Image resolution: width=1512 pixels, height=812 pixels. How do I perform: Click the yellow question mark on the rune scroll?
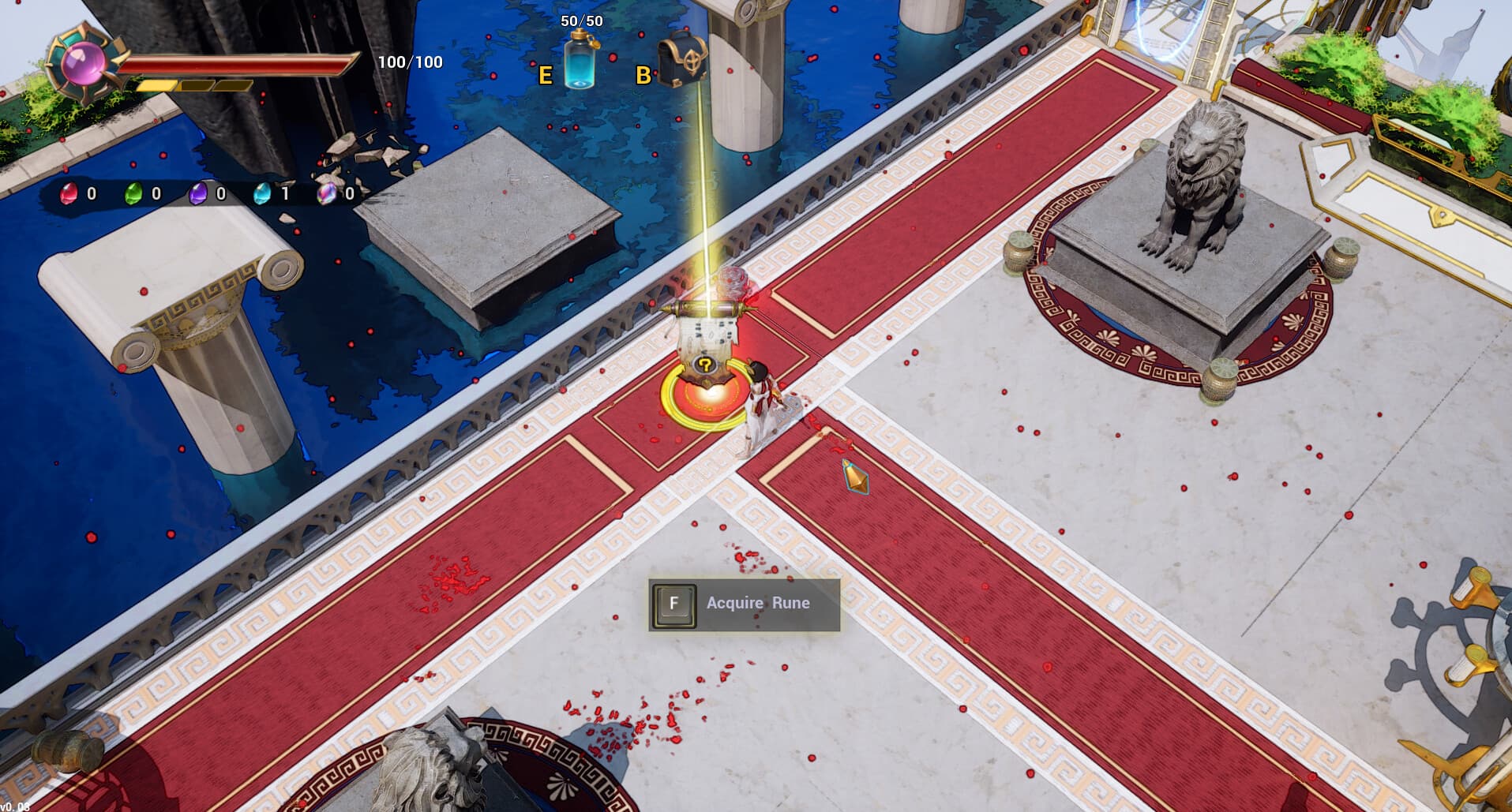pos(705,365)
